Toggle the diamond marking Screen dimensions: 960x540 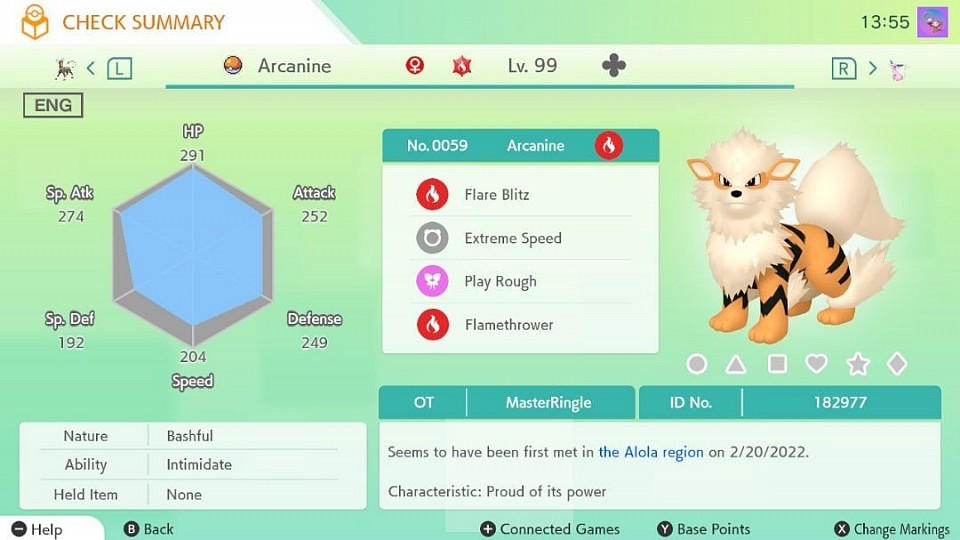point(897,364)
